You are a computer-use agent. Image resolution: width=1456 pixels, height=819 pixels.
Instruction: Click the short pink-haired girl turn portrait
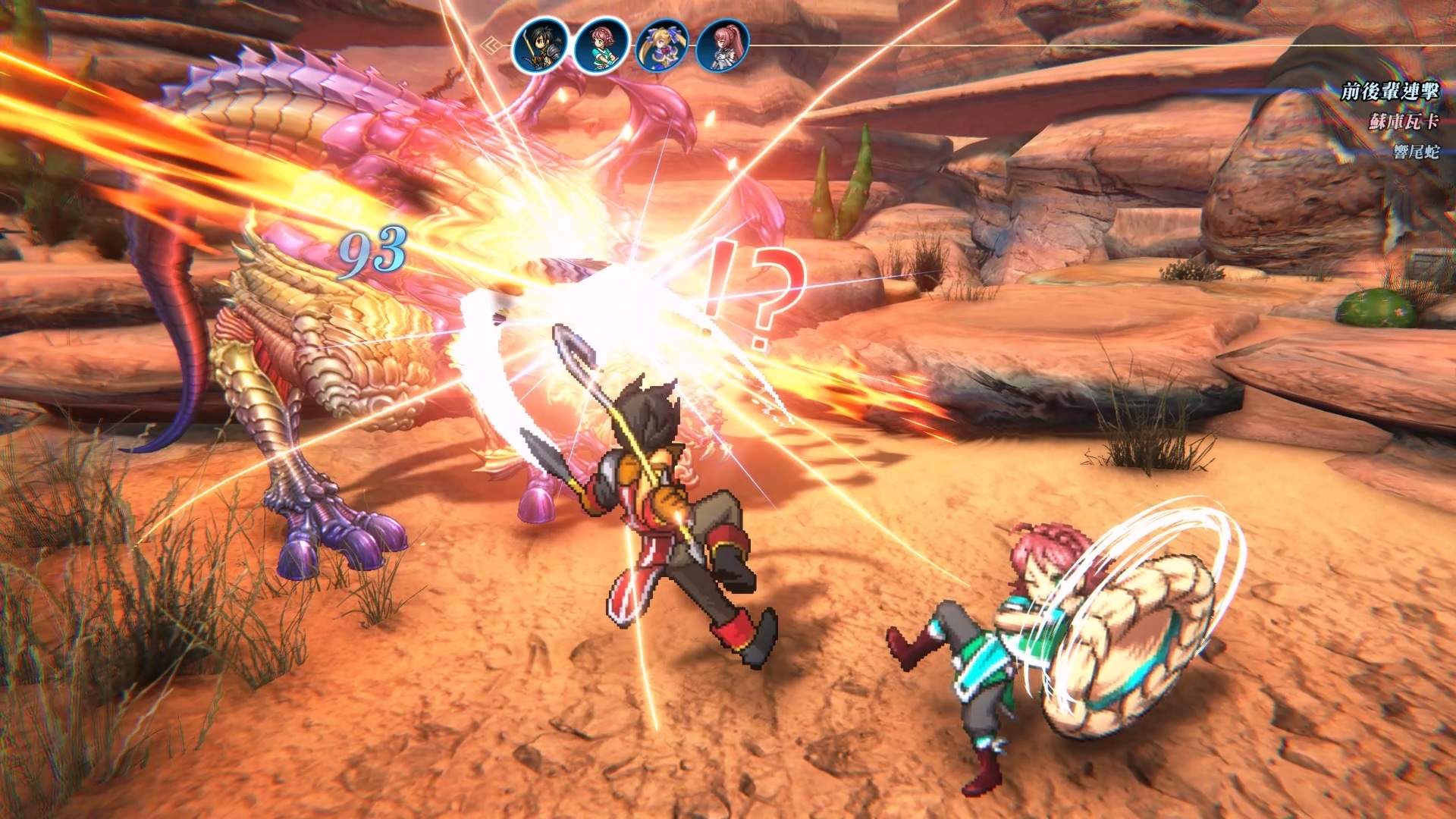tap(601, 46)
